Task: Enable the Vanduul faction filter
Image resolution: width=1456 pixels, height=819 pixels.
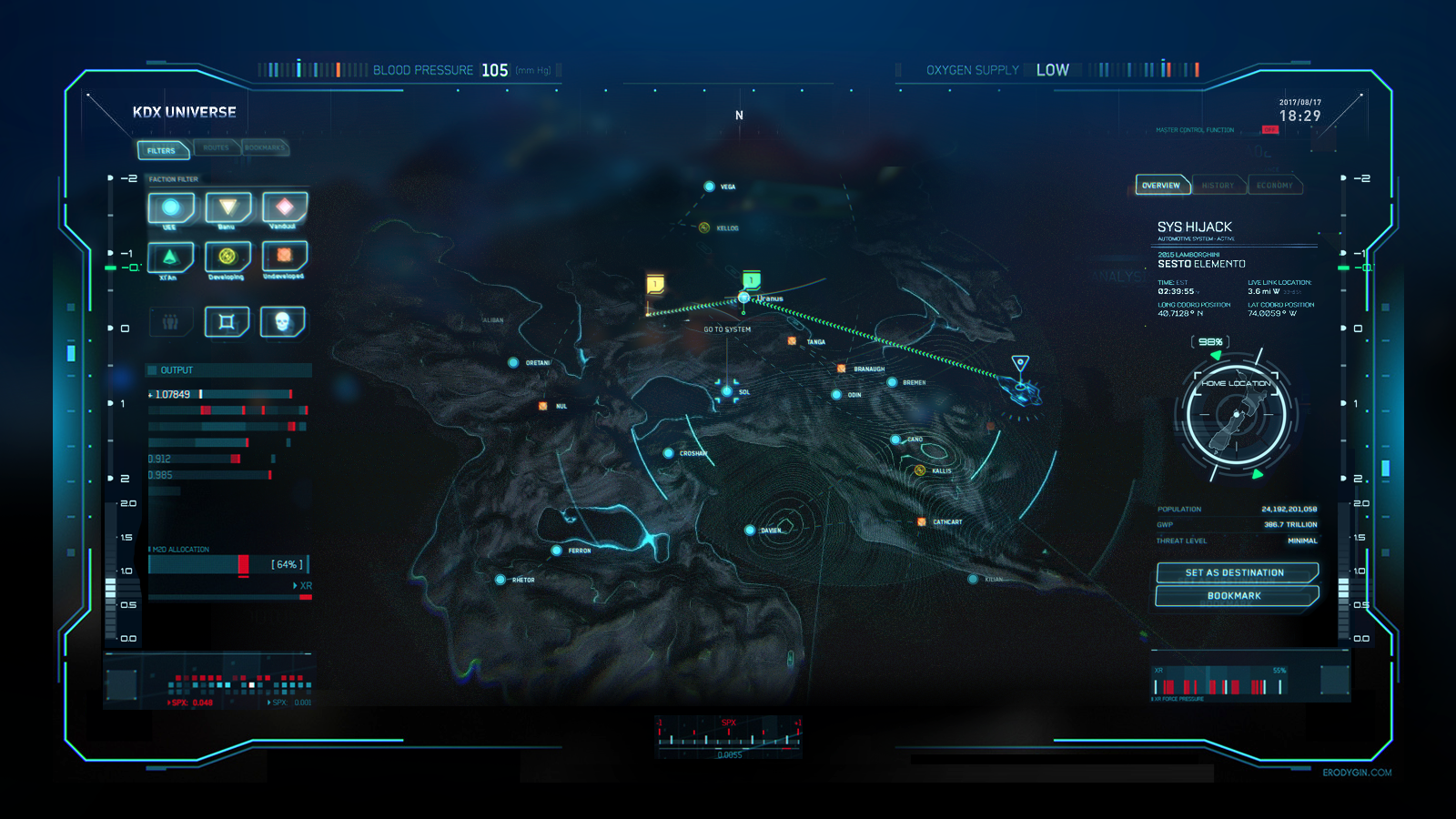Action: (x=284, y=207)
